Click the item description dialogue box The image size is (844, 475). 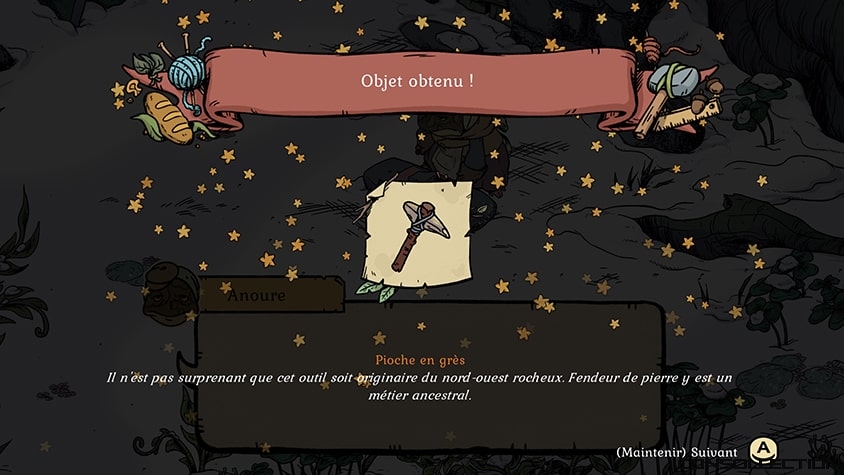click(428, 377)
